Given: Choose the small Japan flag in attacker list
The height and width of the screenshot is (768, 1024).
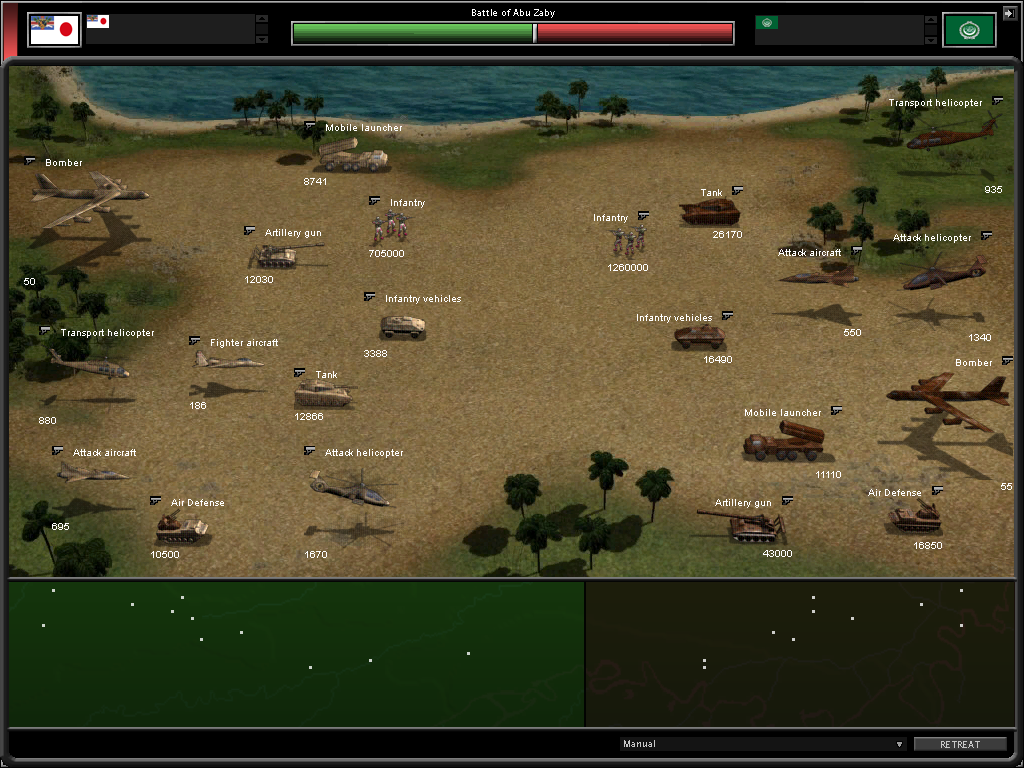Looking at the screenshot, I should (x=98, y=21).
